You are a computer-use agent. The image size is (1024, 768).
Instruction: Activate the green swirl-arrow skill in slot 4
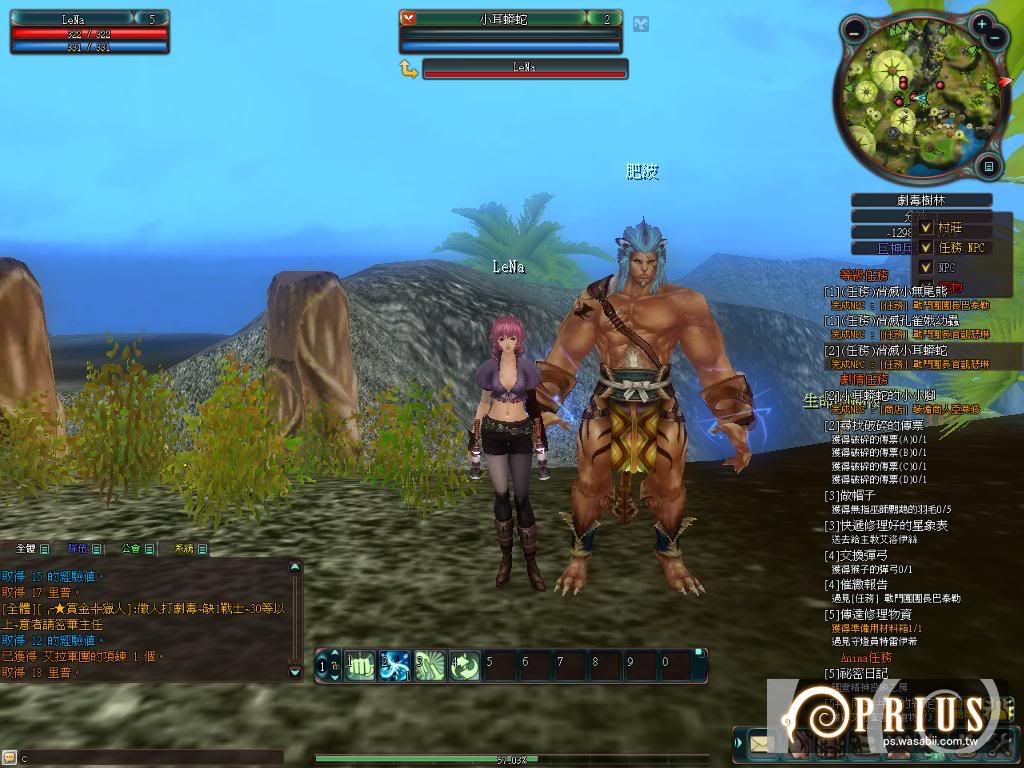[464, 665]
